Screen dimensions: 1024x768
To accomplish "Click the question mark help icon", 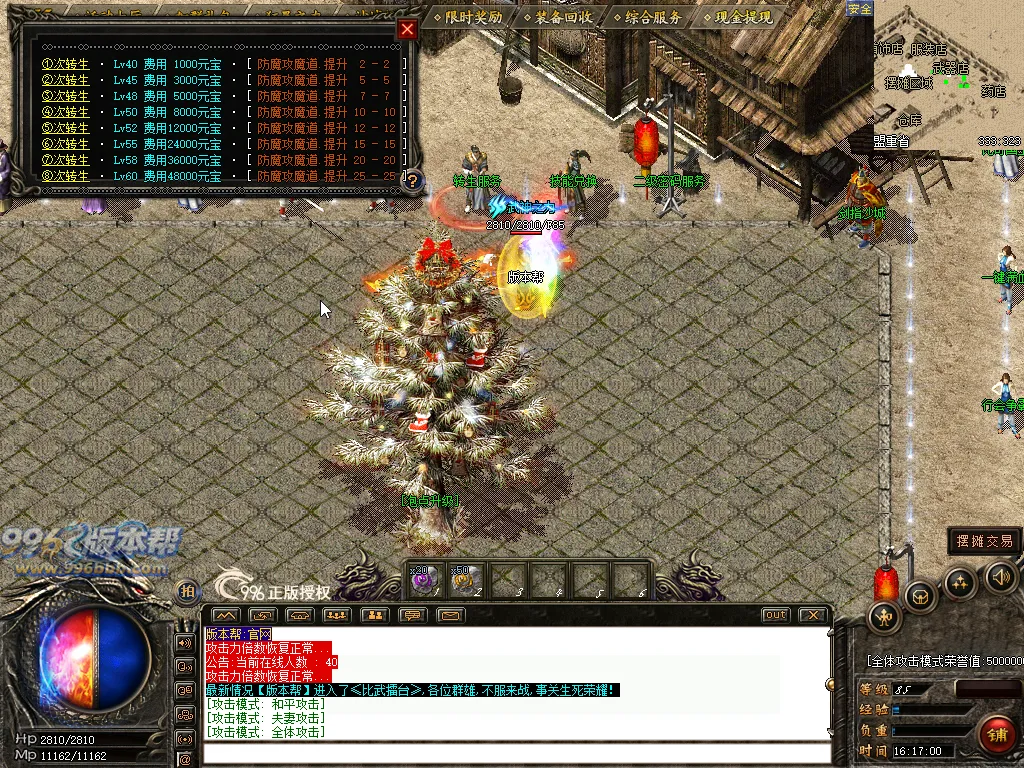I will [x=412, y=181].
